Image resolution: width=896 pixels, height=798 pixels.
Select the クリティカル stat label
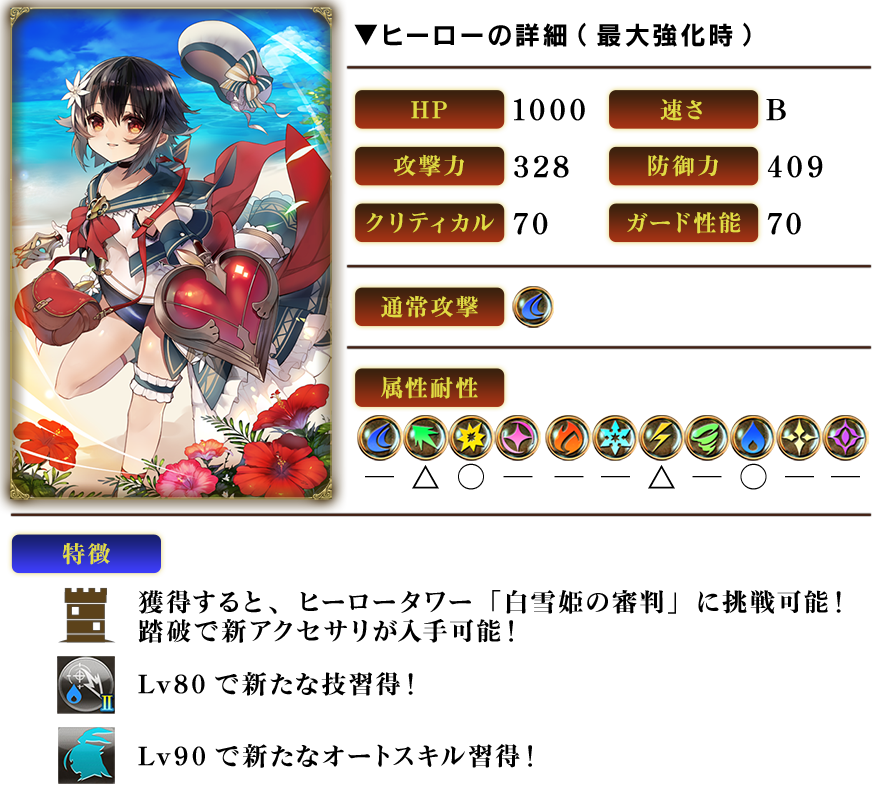point(429,223)
